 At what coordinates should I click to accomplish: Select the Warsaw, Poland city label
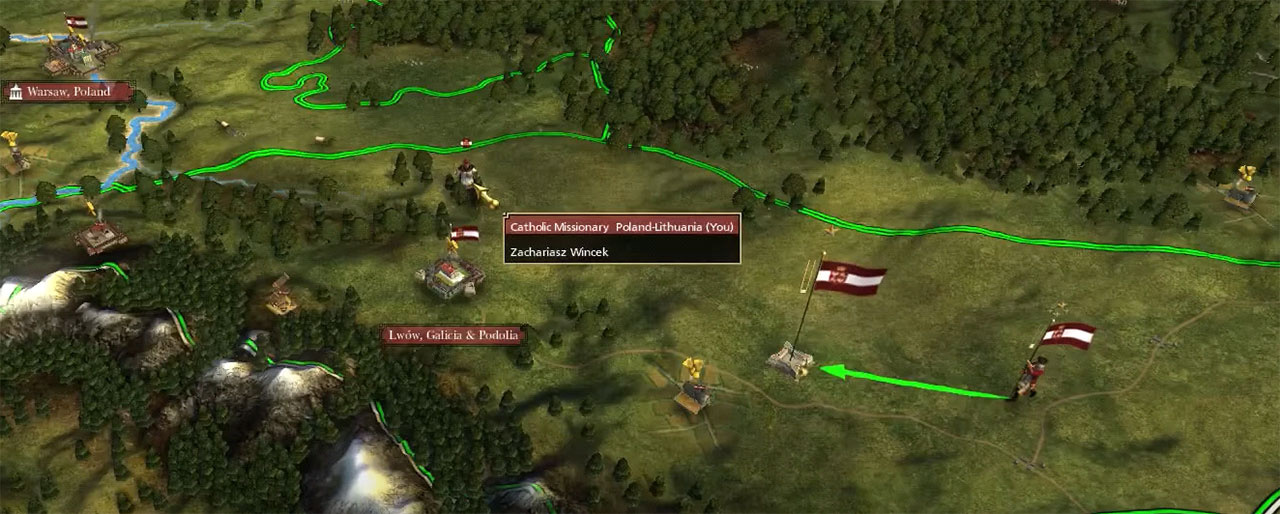pos(68,92)
